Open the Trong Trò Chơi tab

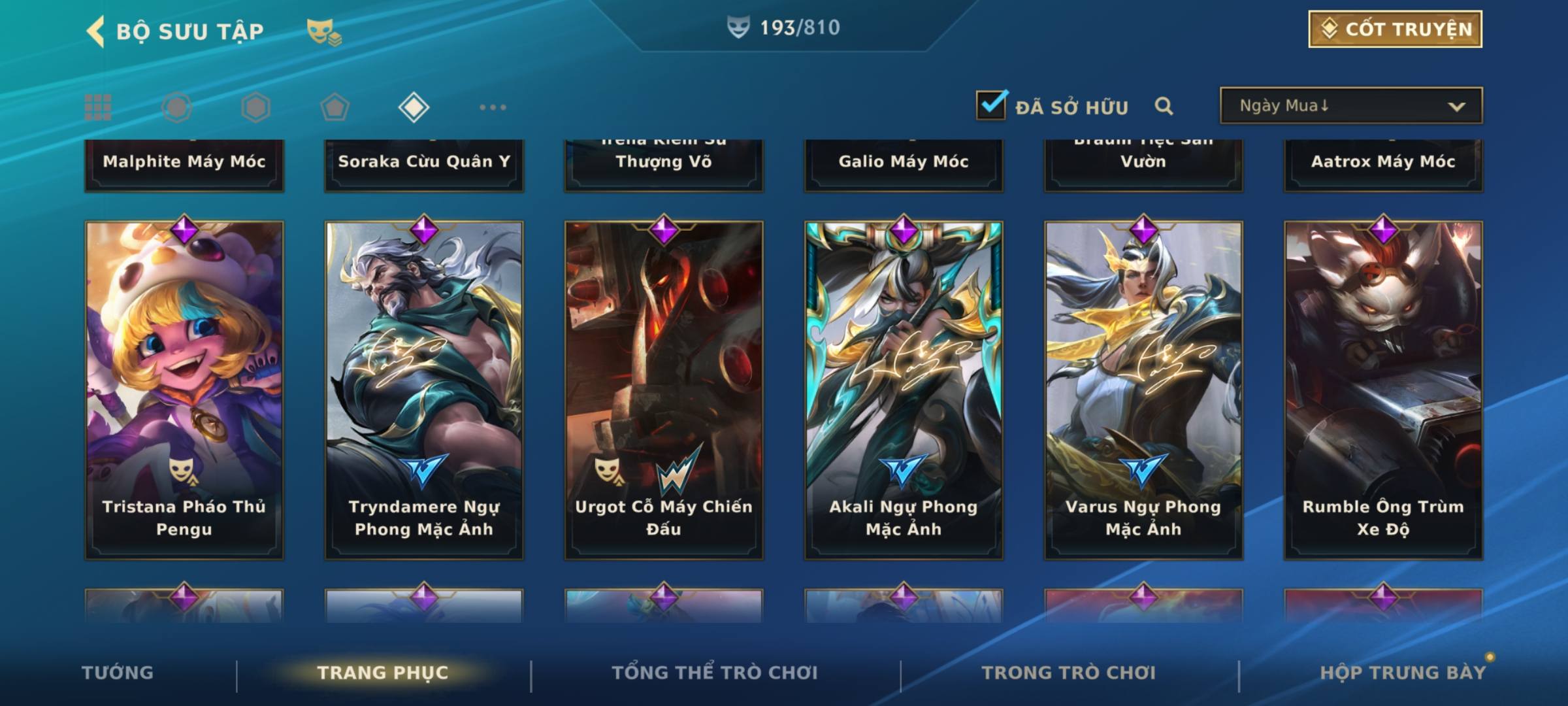point(1069,673)
